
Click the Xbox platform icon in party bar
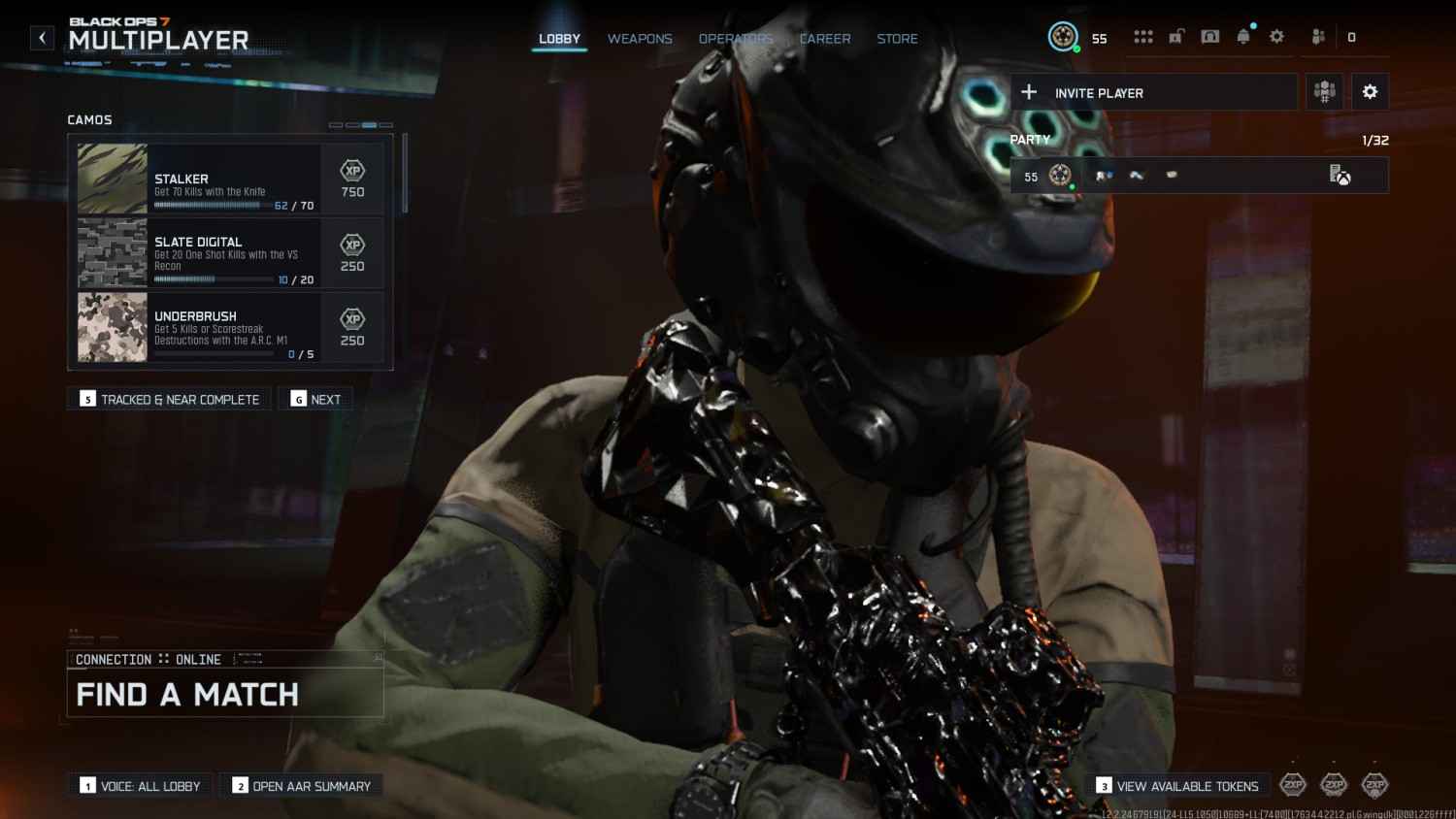click(1343, 178)
